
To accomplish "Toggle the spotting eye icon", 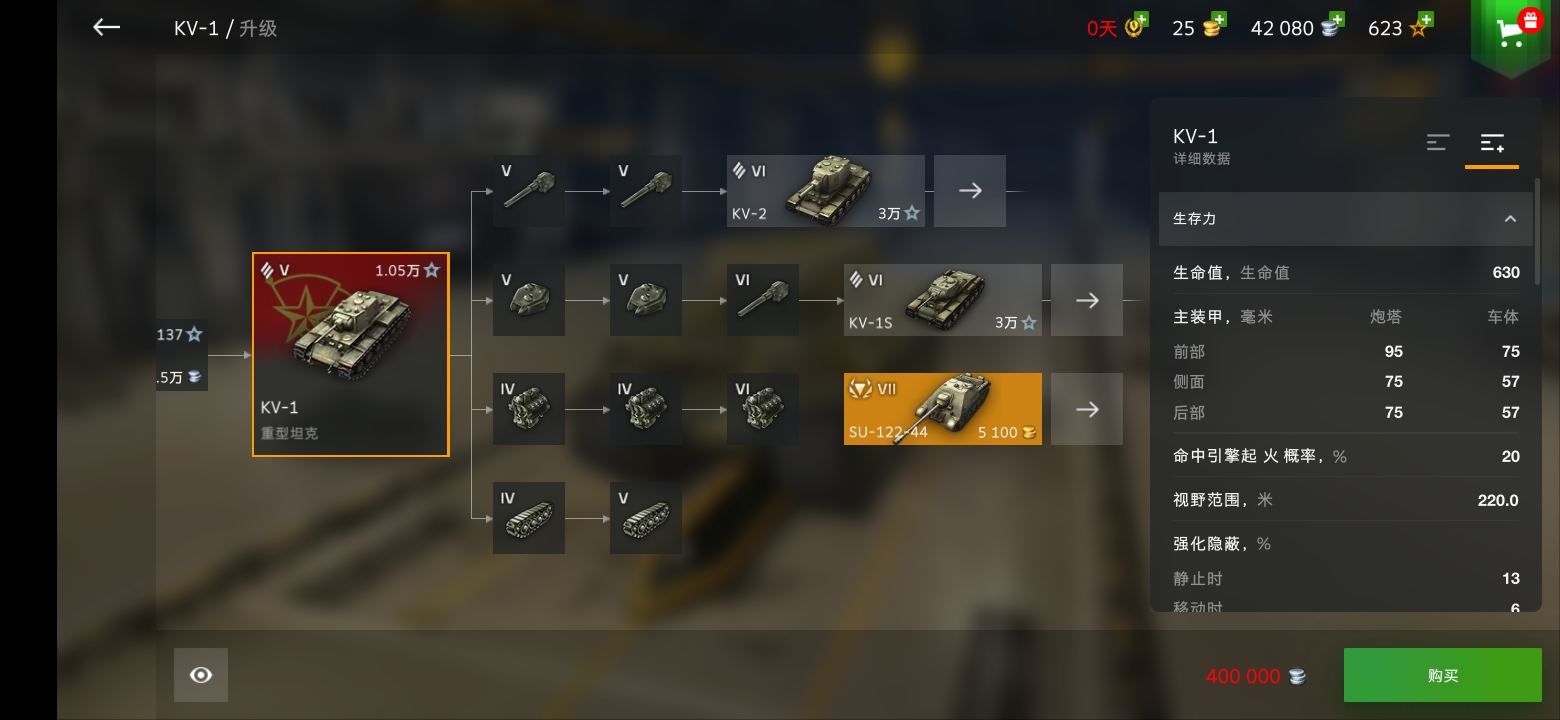I will [x=200, y=674].
